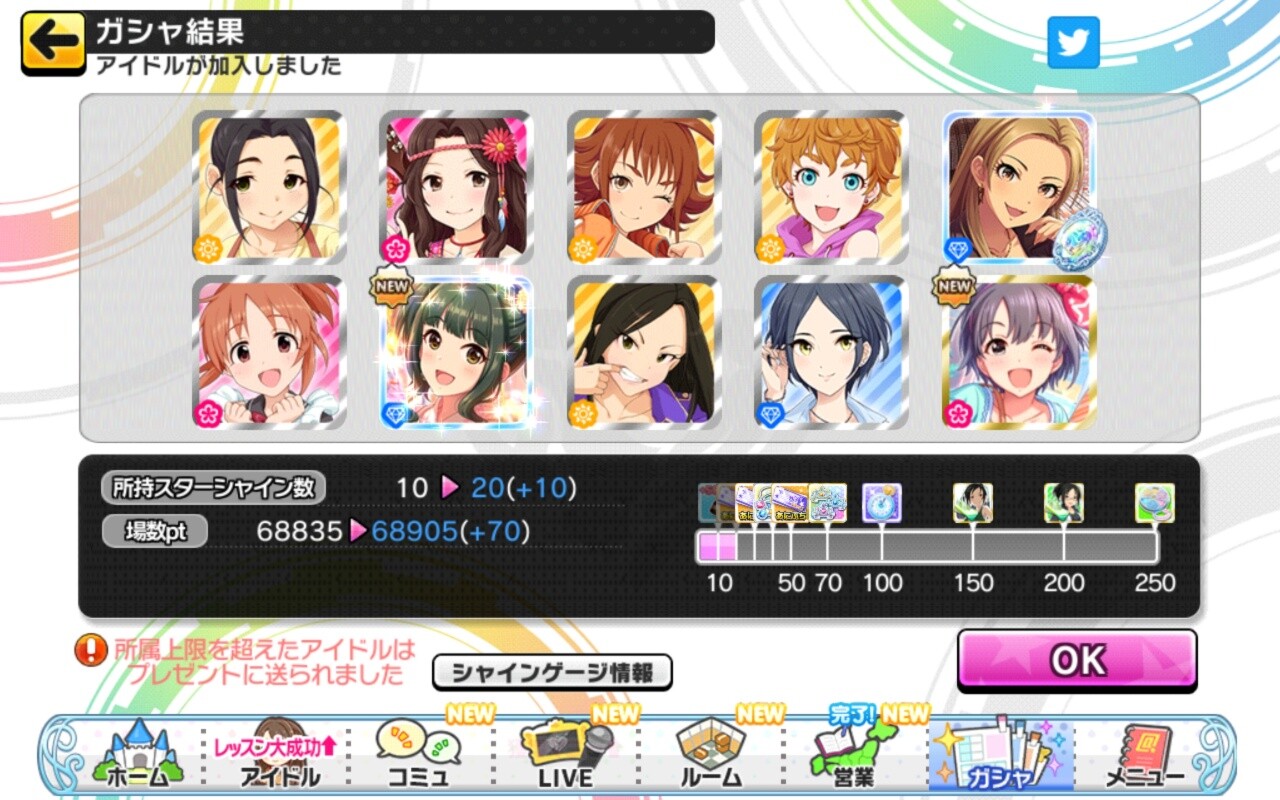Open the メニュー notebook tab

click(1145, 757)
